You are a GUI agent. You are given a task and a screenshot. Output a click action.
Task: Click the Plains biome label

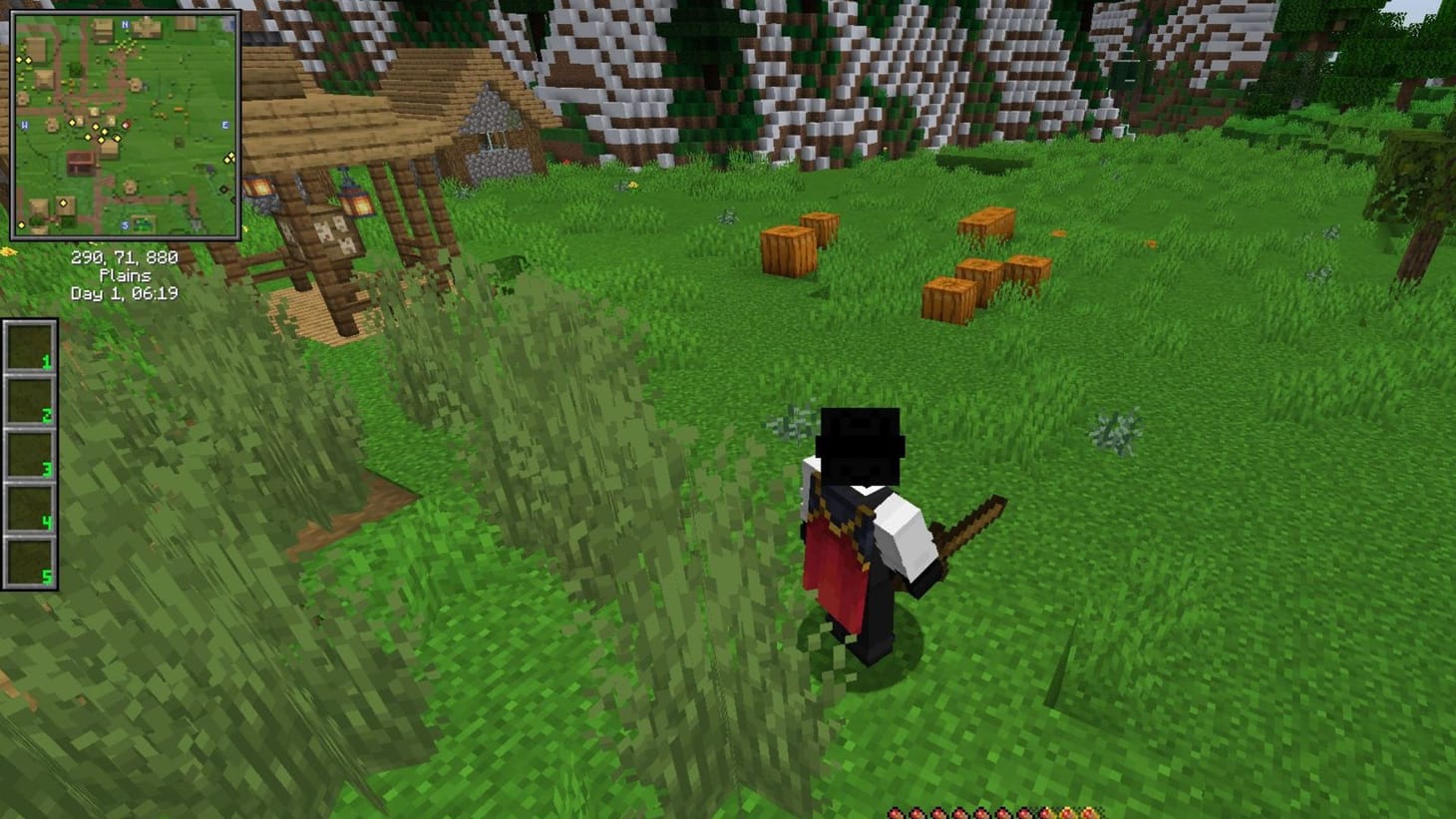tap(124, 275)
